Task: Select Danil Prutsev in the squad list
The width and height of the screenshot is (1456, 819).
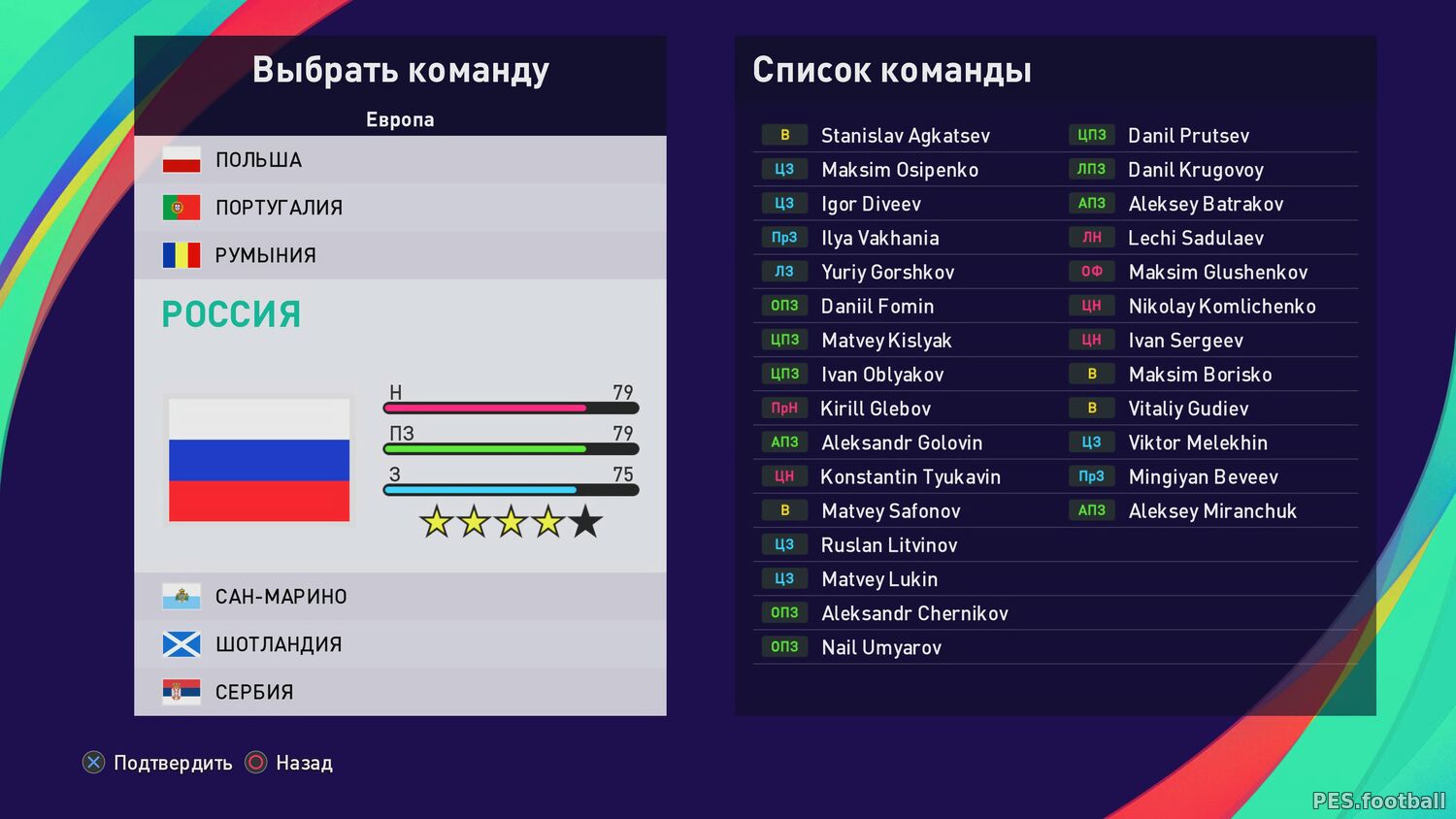Action: pyautogui.click(x=1188, y=136)
